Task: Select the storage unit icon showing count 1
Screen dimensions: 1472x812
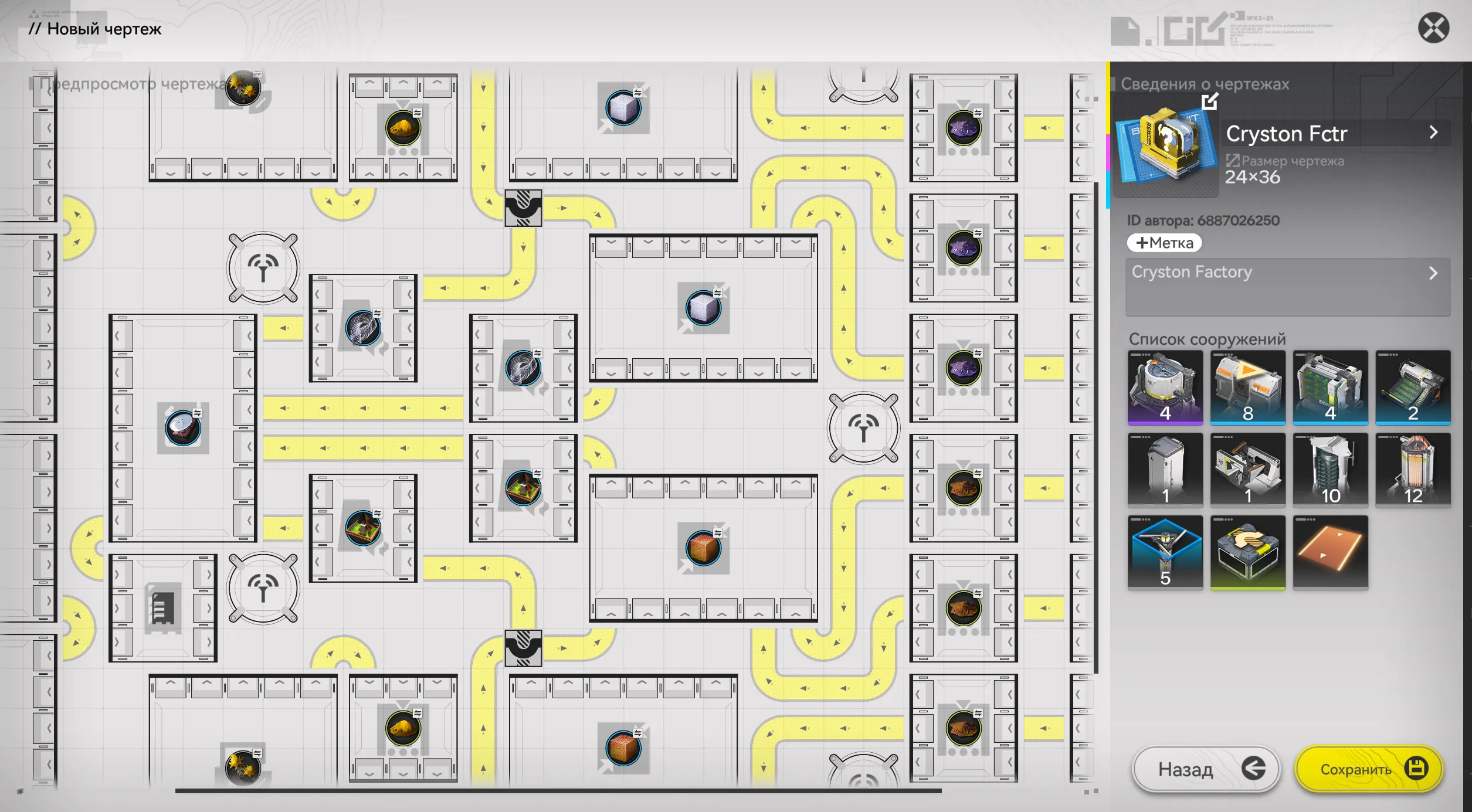Action: point(1165,470)
